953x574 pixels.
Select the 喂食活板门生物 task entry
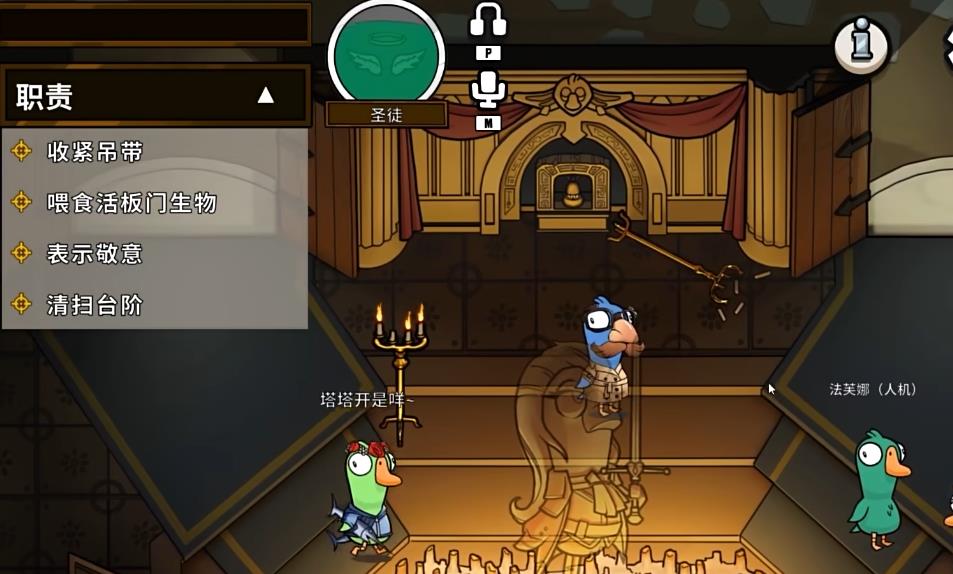coord(131,203)
